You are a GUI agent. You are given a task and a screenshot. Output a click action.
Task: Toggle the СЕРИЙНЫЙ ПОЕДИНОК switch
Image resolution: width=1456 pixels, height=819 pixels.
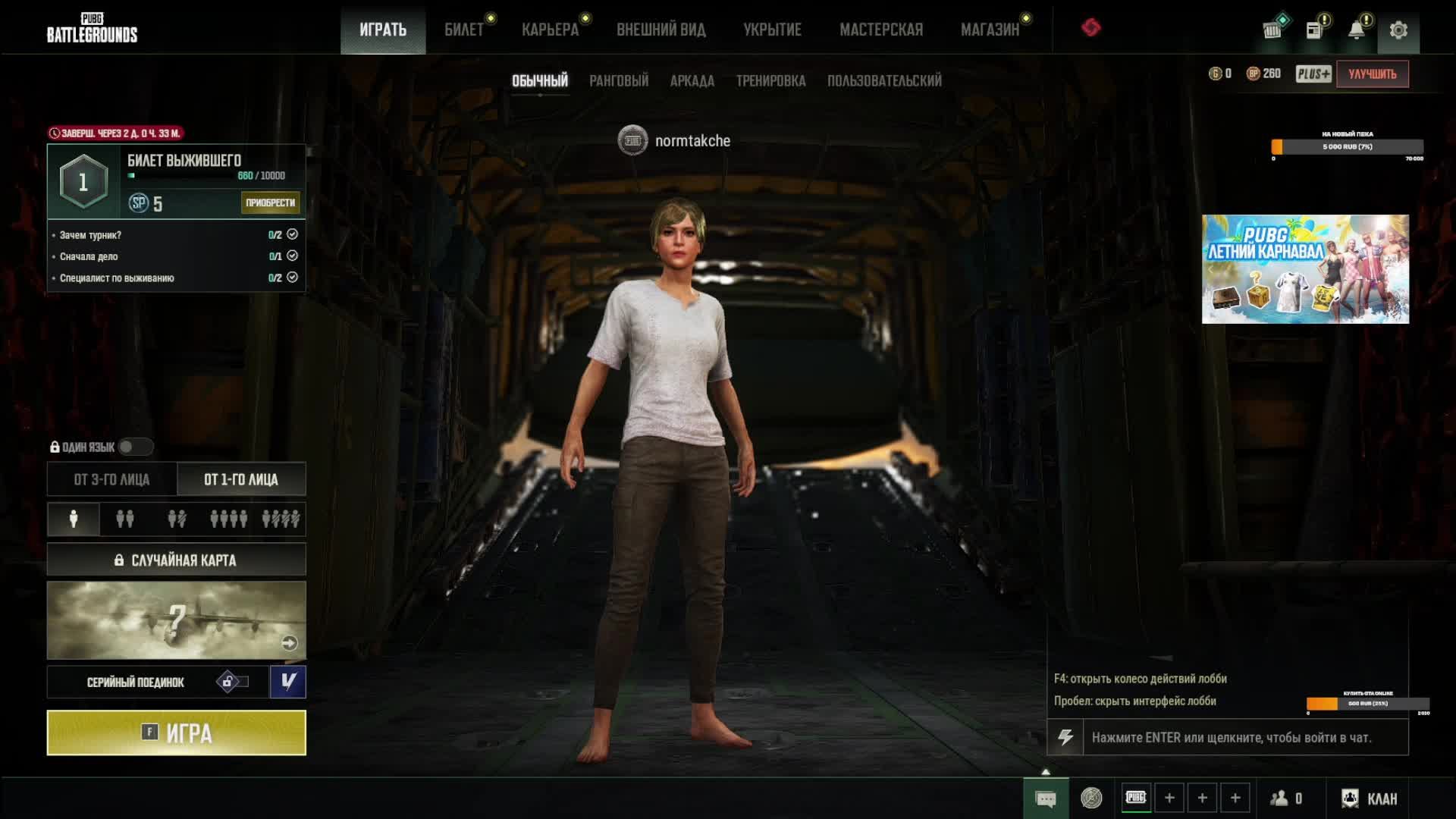[x=232, y=682]
